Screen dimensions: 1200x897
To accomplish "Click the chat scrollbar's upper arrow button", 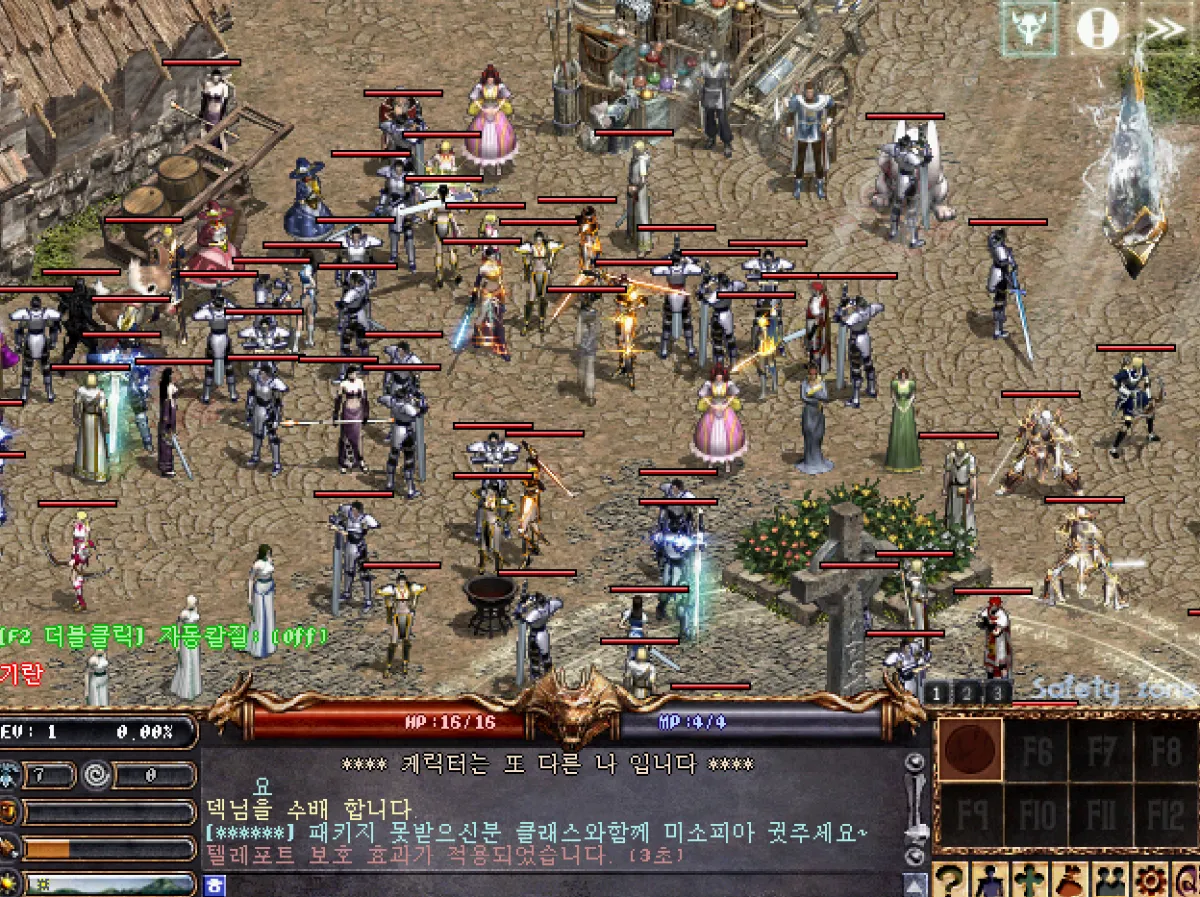I will pyautogui.click(x=913, y=763).
